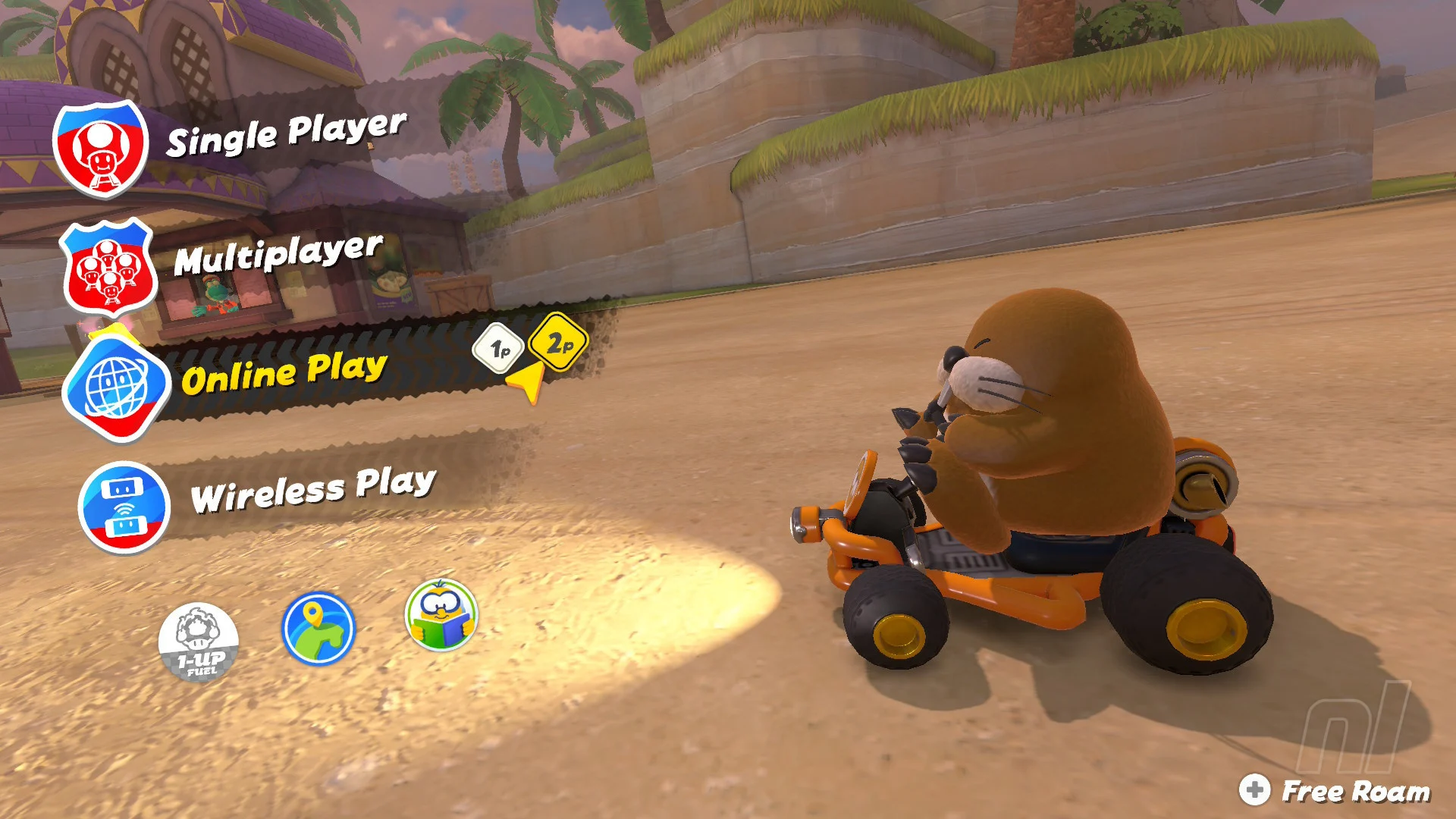Choose Online Play from the menu
The height and width of the screenshot is (819, 1456).
tap(284, 372)
